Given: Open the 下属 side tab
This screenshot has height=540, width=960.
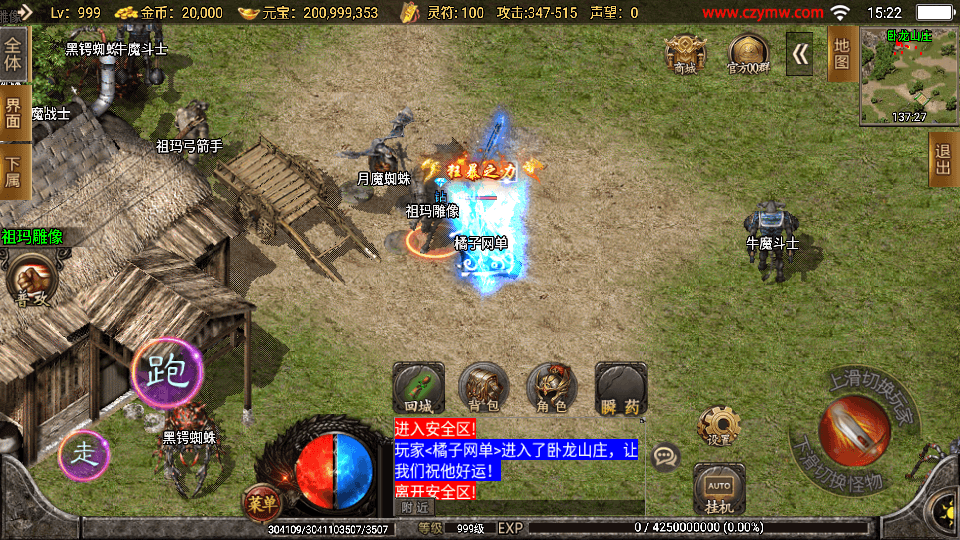Looking at the screenshot, I should 13,171.
